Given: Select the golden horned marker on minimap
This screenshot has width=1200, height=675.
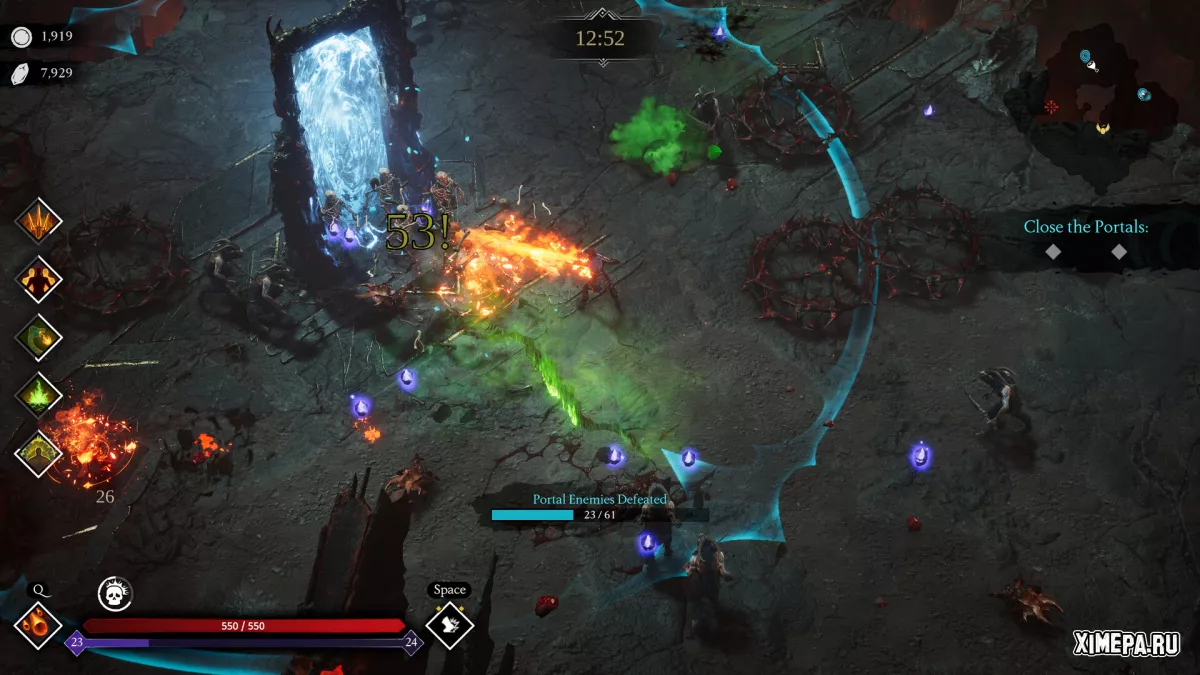Looking at the screenshot, I should tap(1102, 128).
